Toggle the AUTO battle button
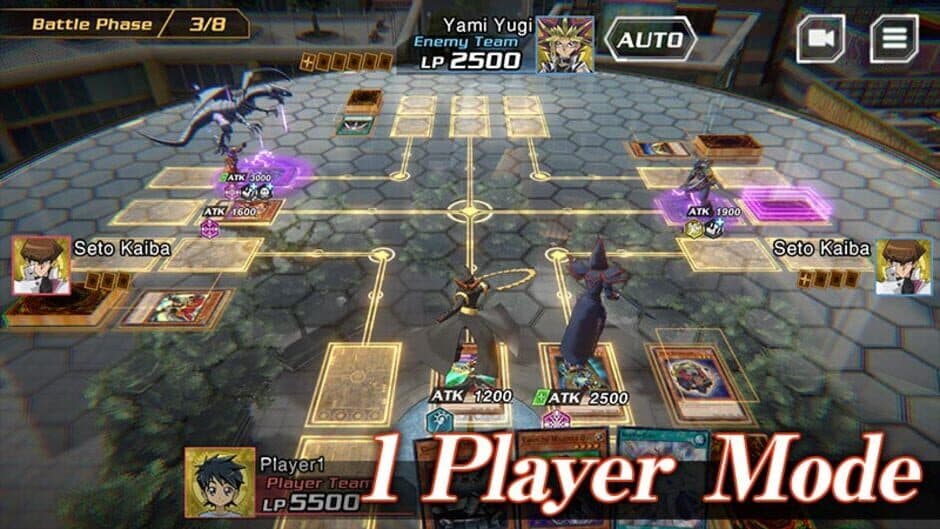Screen dimensions: 940x529 click(650, 40)
